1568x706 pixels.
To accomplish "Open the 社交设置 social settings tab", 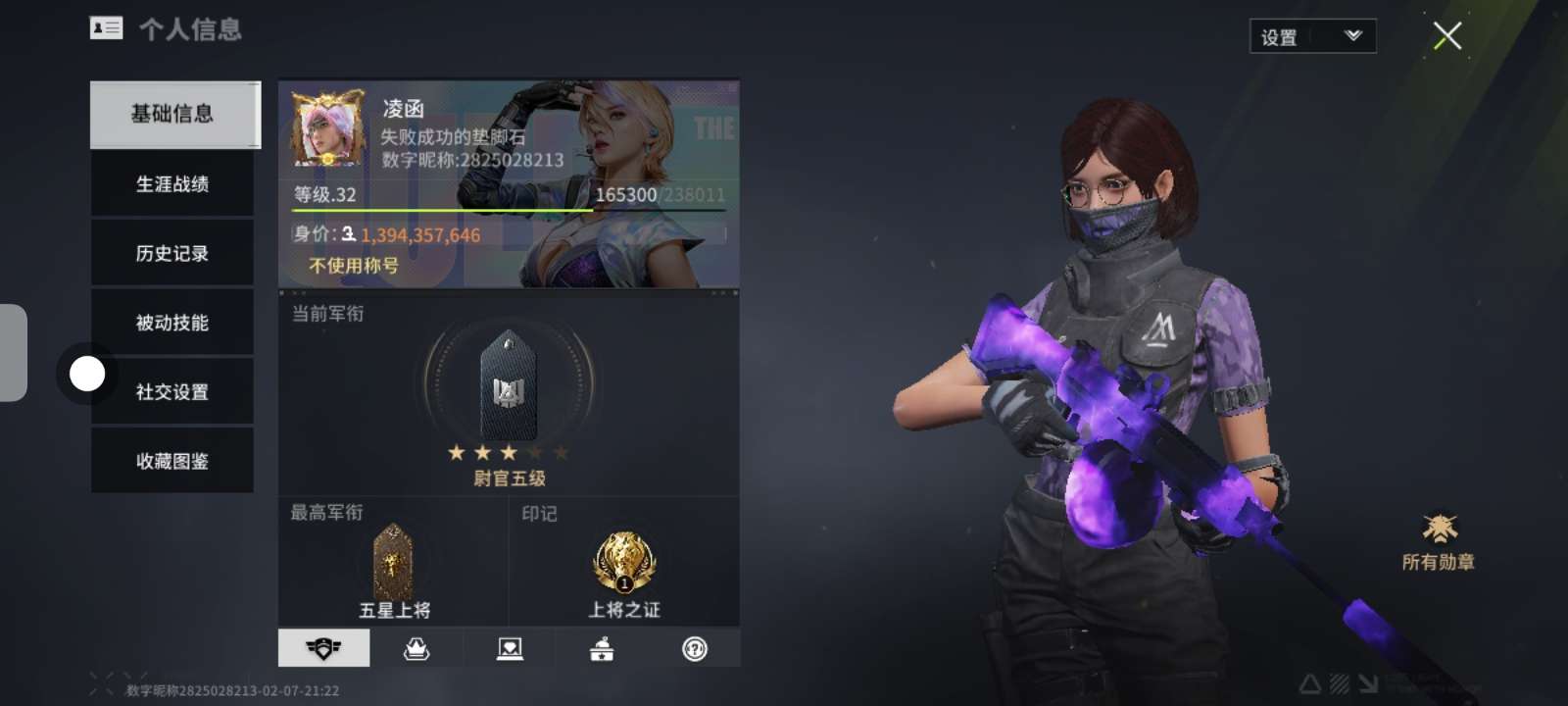I will point(172,392).
